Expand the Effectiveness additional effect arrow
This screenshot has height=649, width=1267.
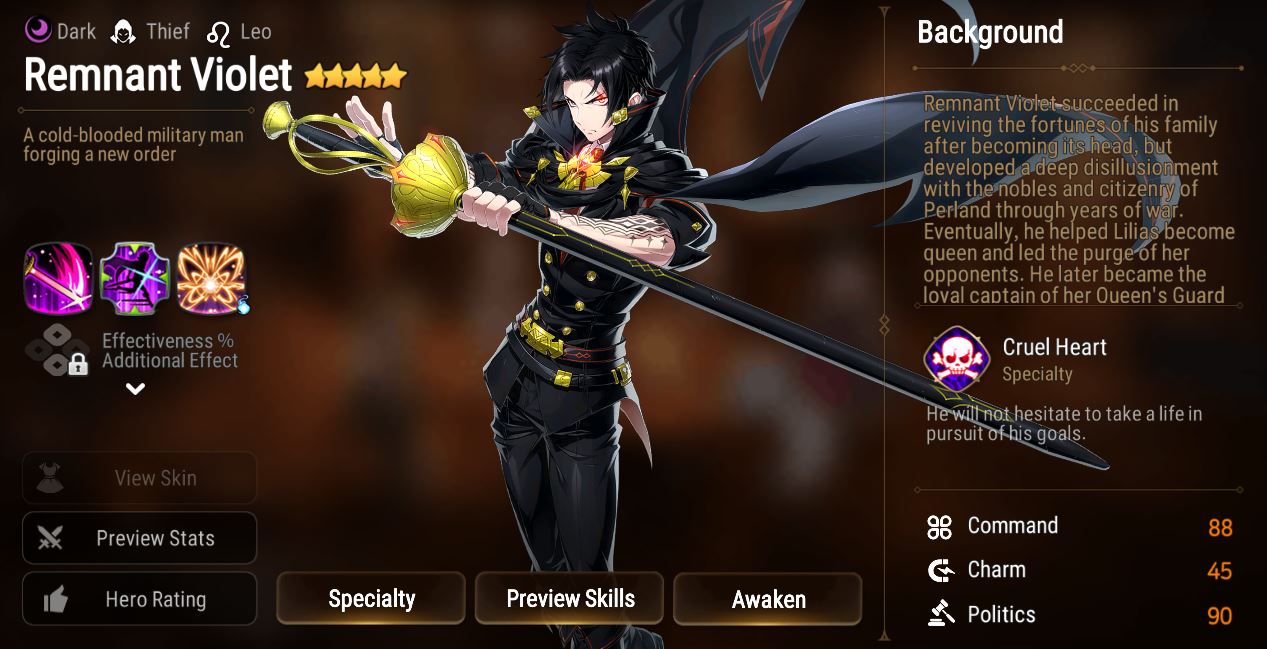[x=136, y=389]
